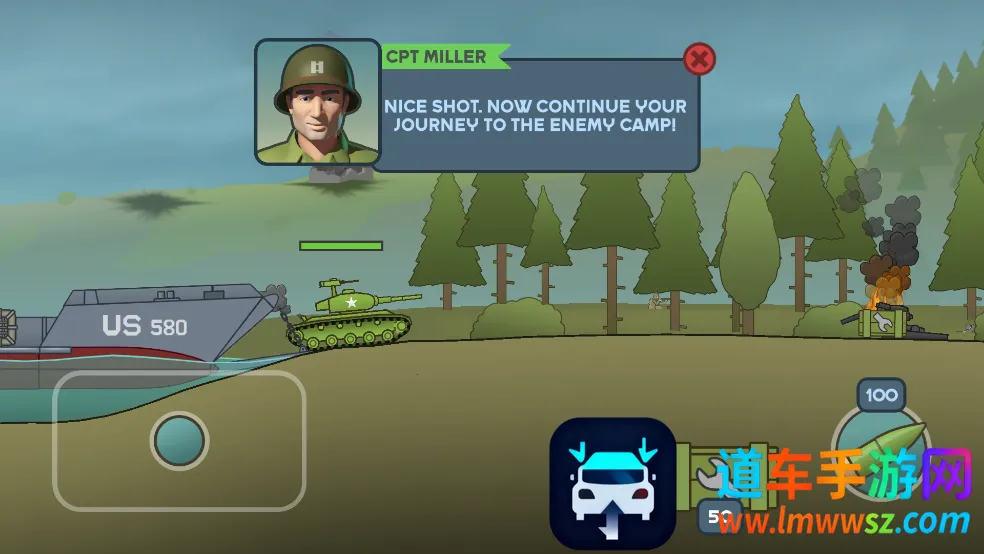Close Cpt Miller's dialogue box
Screen dimensions: 984x554
click(x=699, y=59)
